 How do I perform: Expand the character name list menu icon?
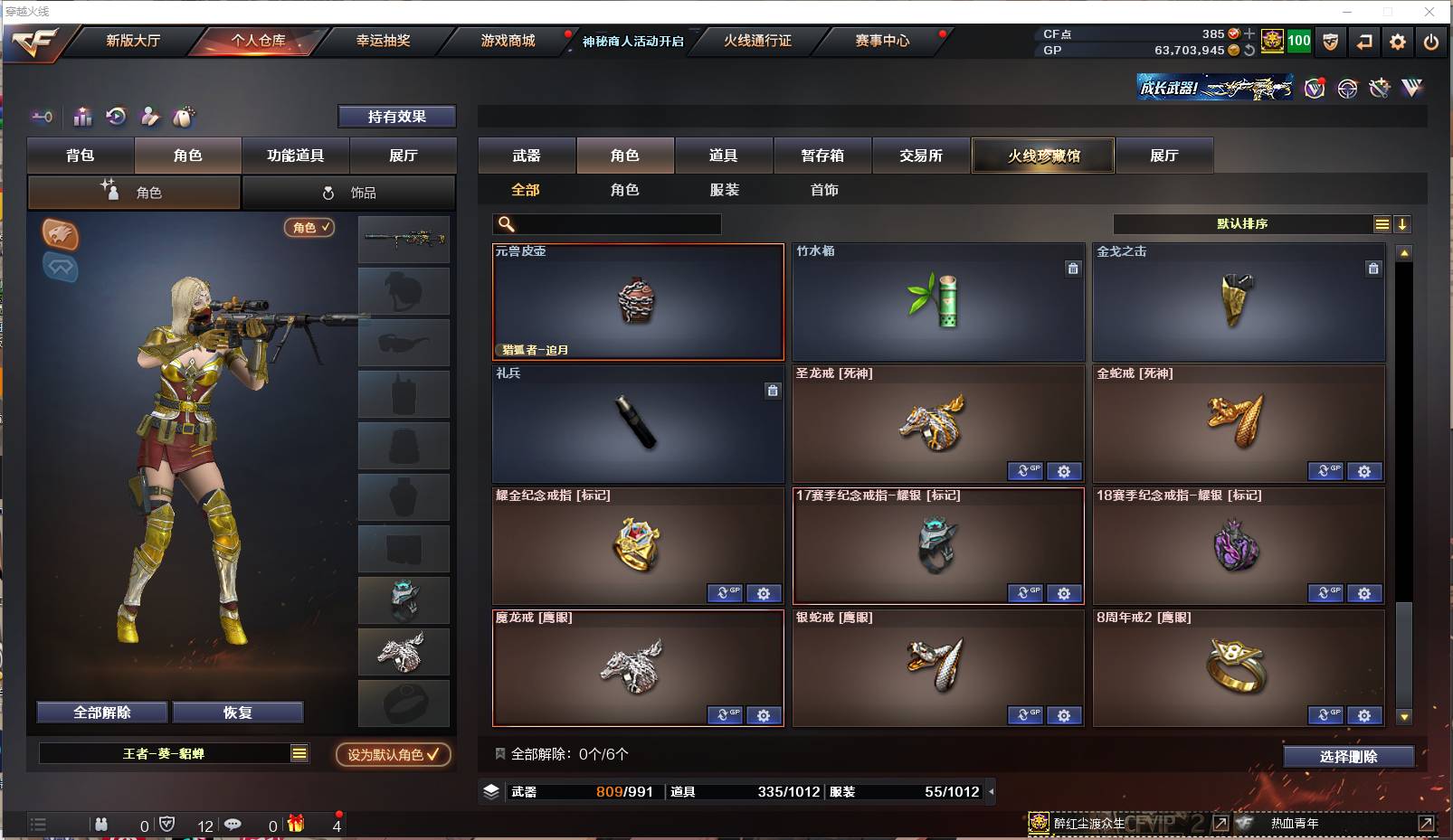coord(297,752)
